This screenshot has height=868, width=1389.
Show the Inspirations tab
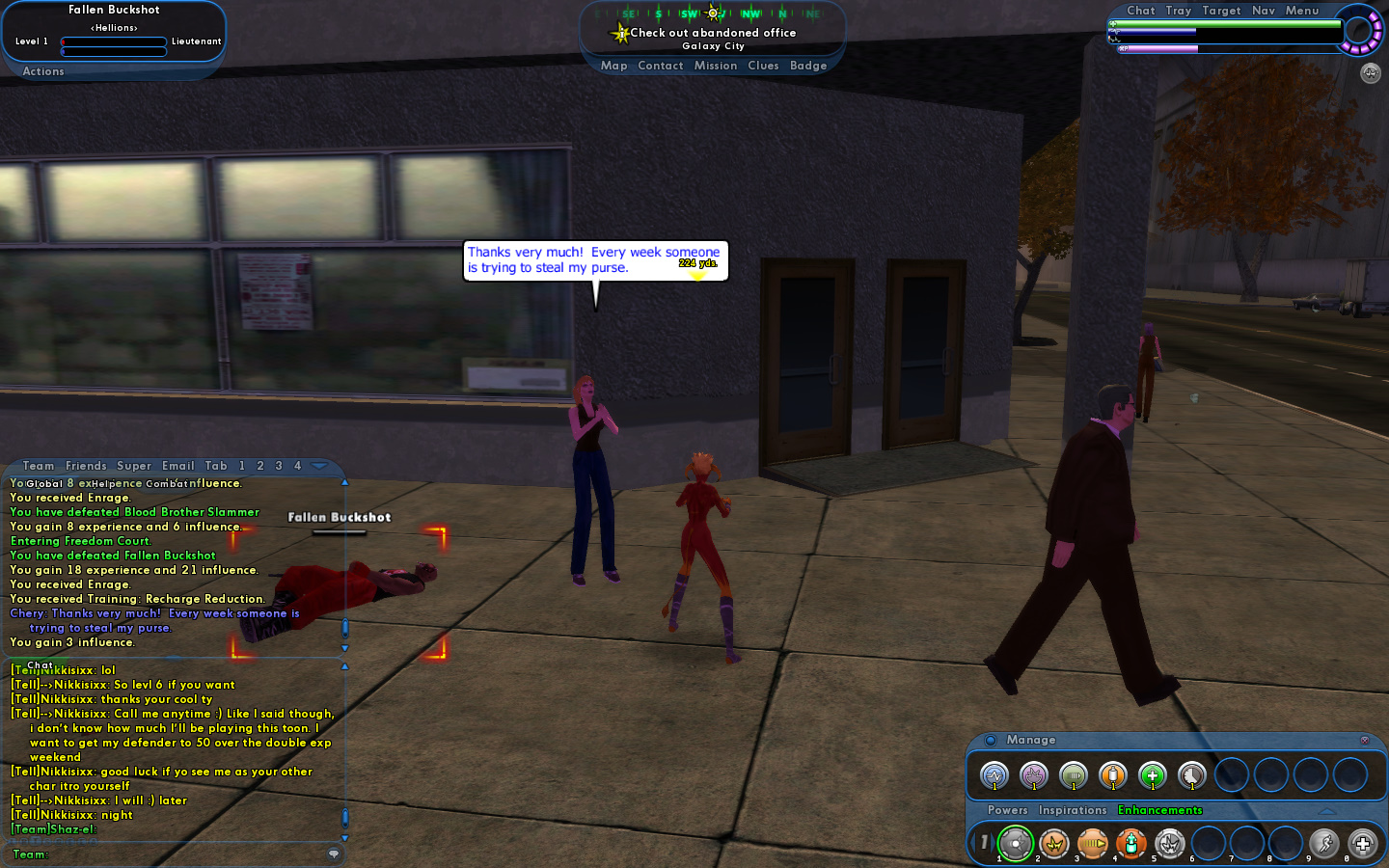pos(1073,810)
